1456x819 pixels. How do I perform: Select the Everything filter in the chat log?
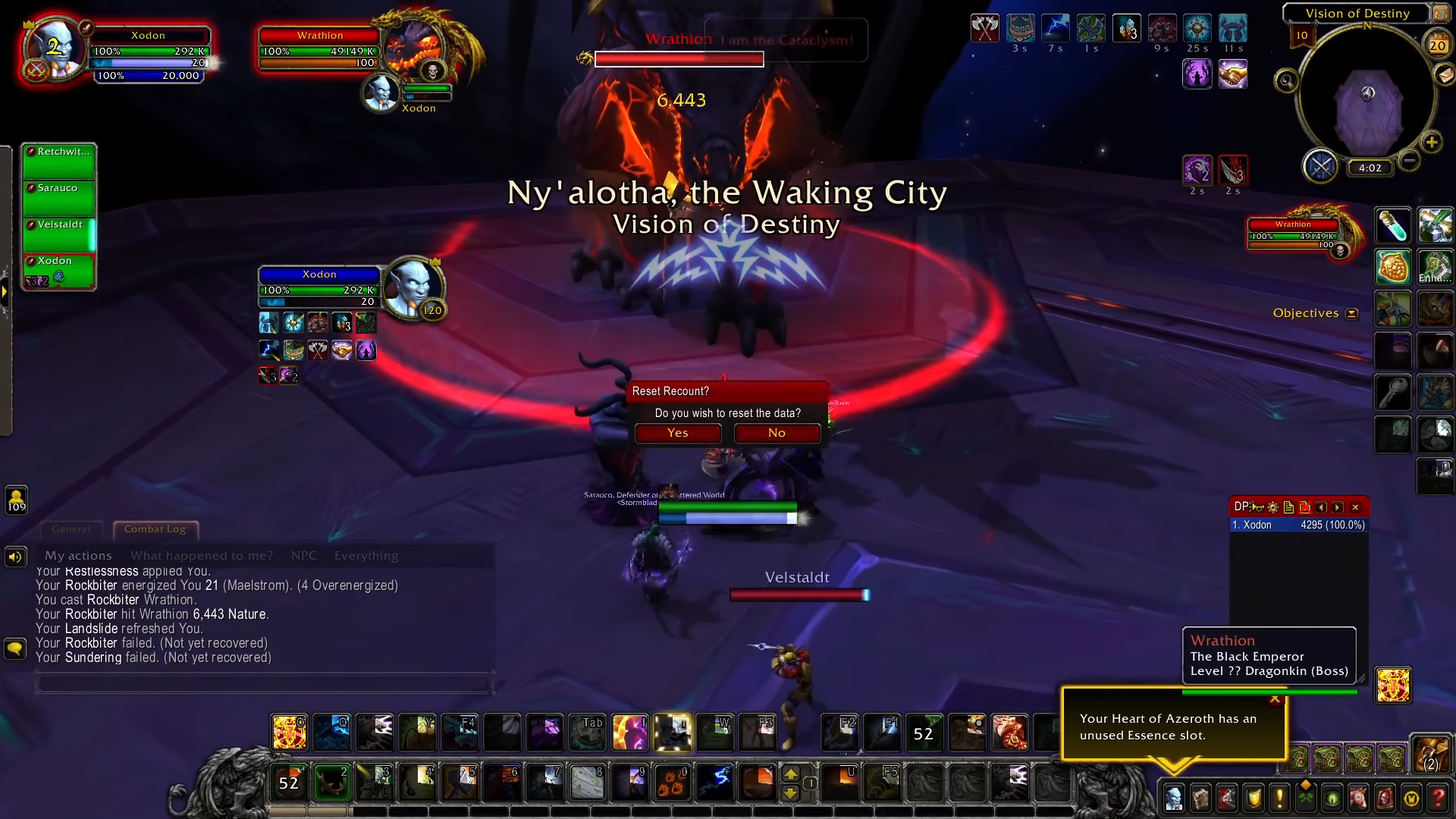(x=366, y=555)
